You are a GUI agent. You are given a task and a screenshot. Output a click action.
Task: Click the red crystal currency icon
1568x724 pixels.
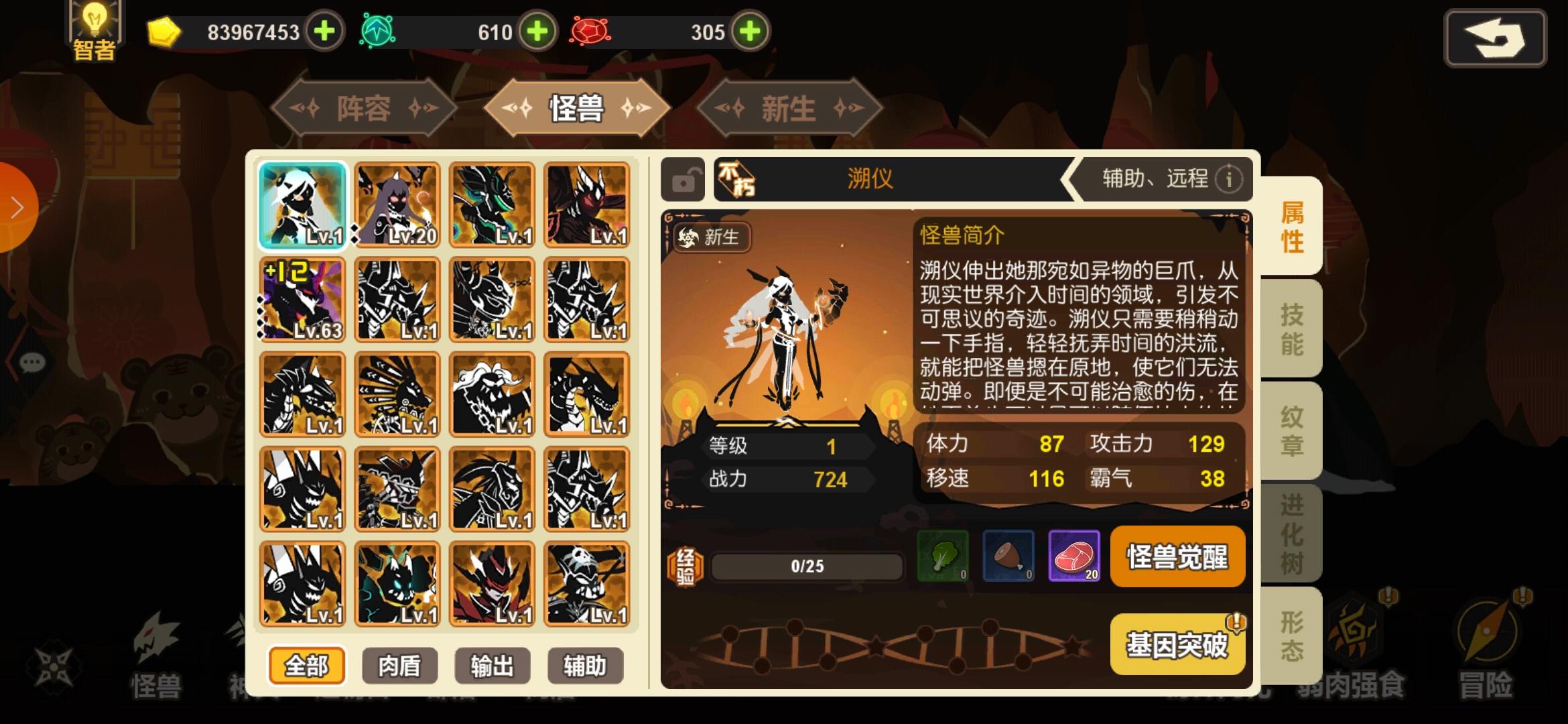[x=588, y=31]
